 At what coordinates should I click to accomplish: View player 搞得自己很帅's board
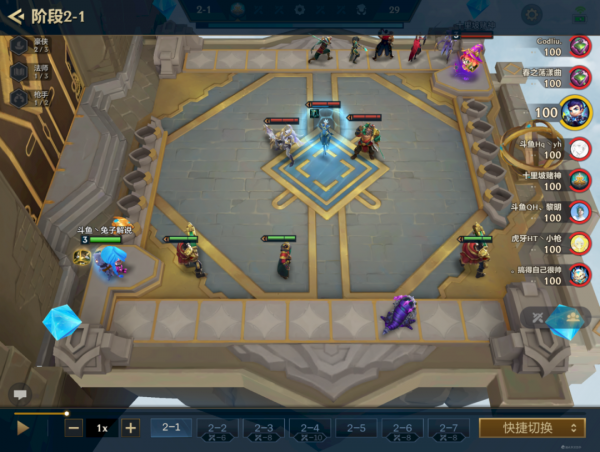click(x=579, y=276)
